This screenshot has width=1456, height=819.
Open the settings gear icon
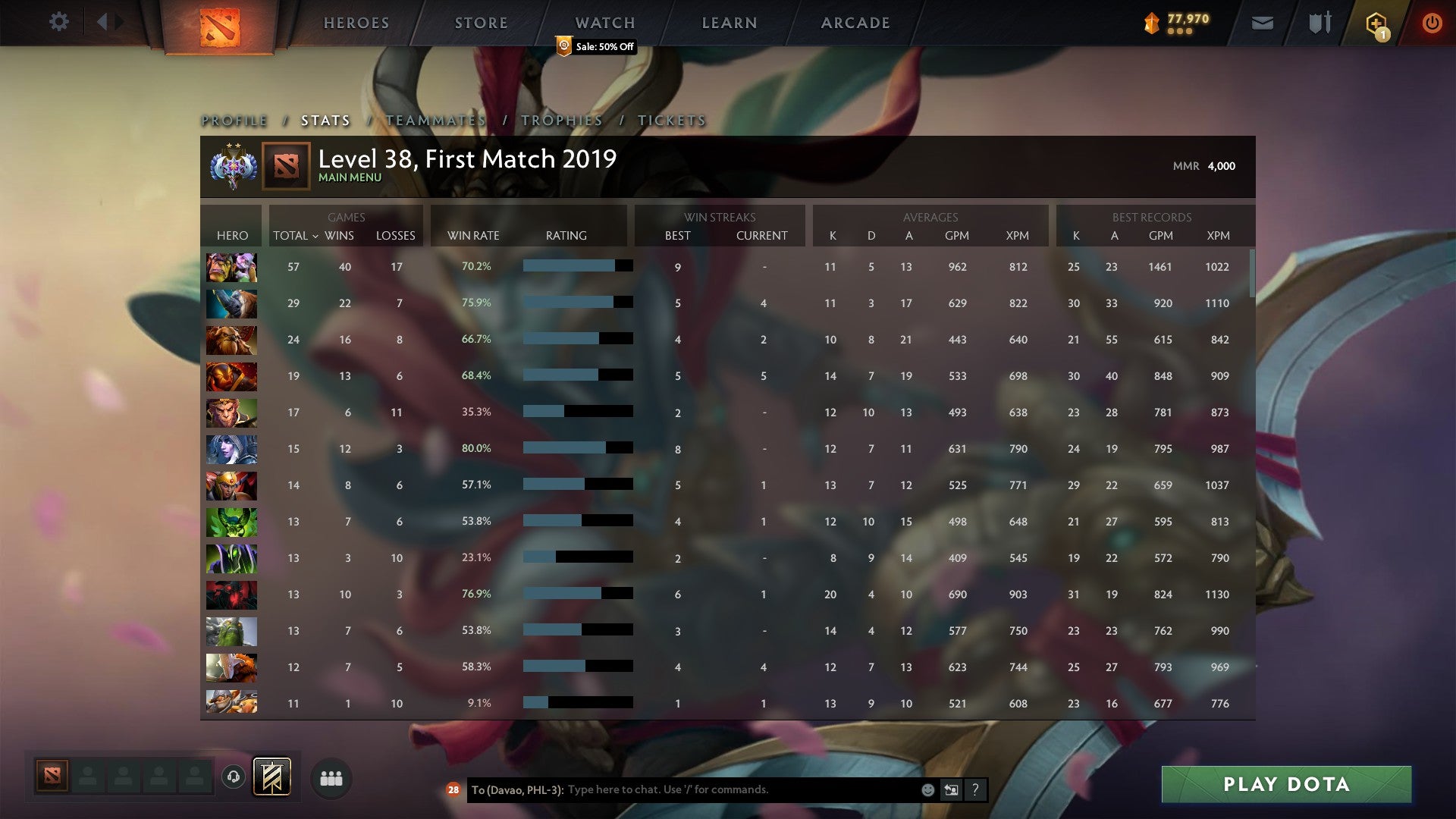pyautogui.click(x=58, y=22)
